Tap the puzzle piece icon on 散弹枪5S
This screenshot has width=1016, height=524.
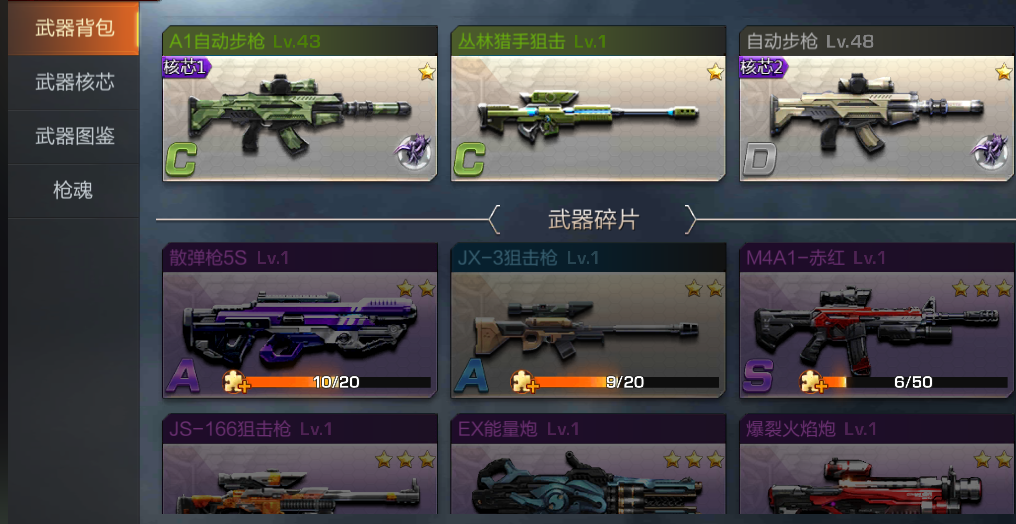(236, 381)
